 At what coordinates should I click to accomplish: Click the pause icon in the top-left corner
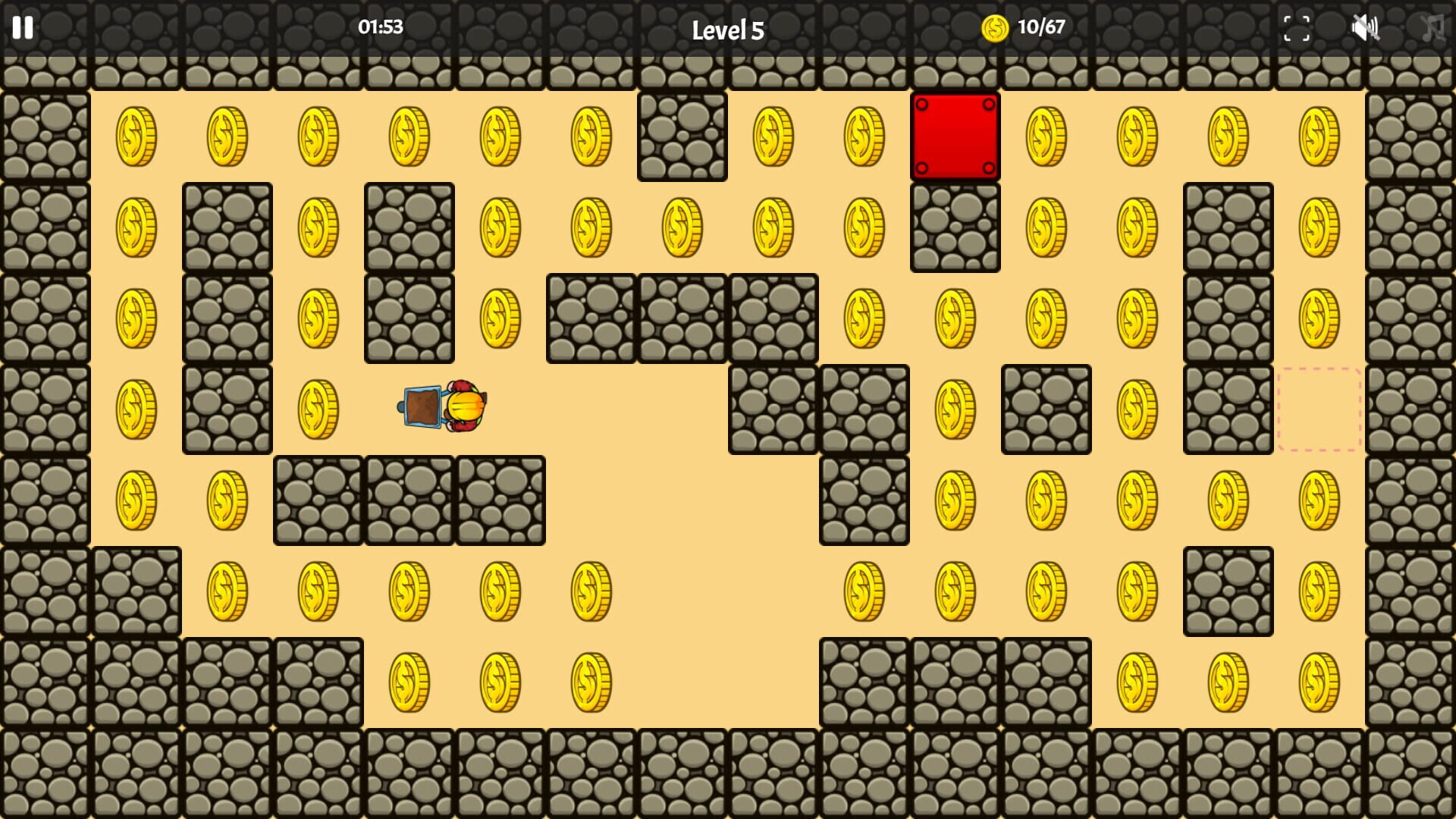[x=23, y=29]
